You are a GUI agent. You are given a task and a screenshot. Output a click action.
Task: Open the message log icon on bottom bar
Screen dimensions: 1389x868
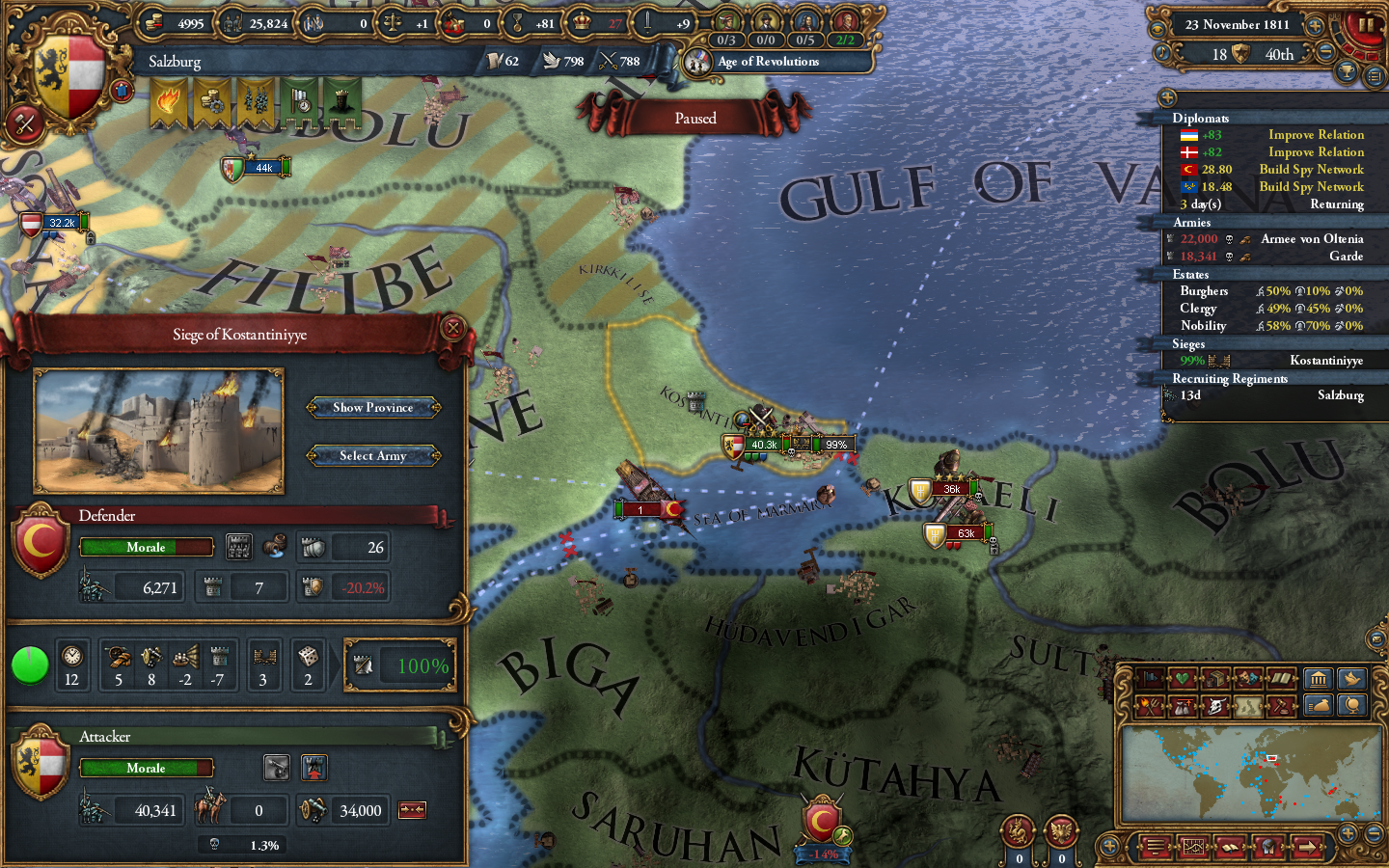click(1156, 848)
